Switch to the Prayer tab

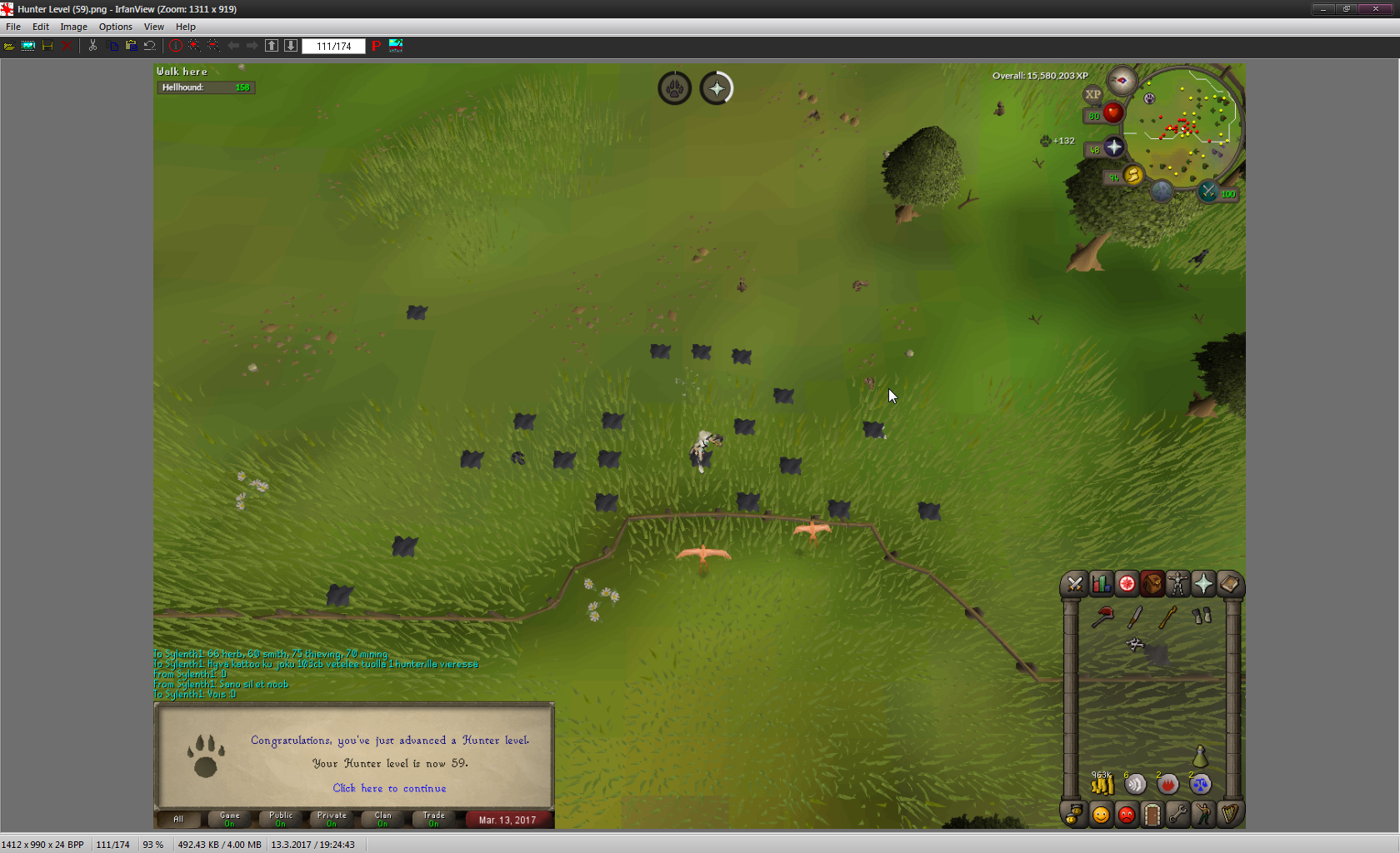click(1203, 584)
